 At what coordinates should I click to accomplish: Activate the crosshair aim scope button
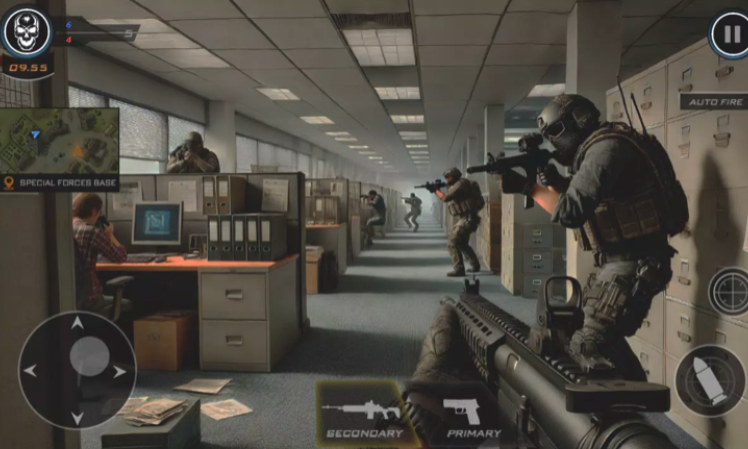729,292
